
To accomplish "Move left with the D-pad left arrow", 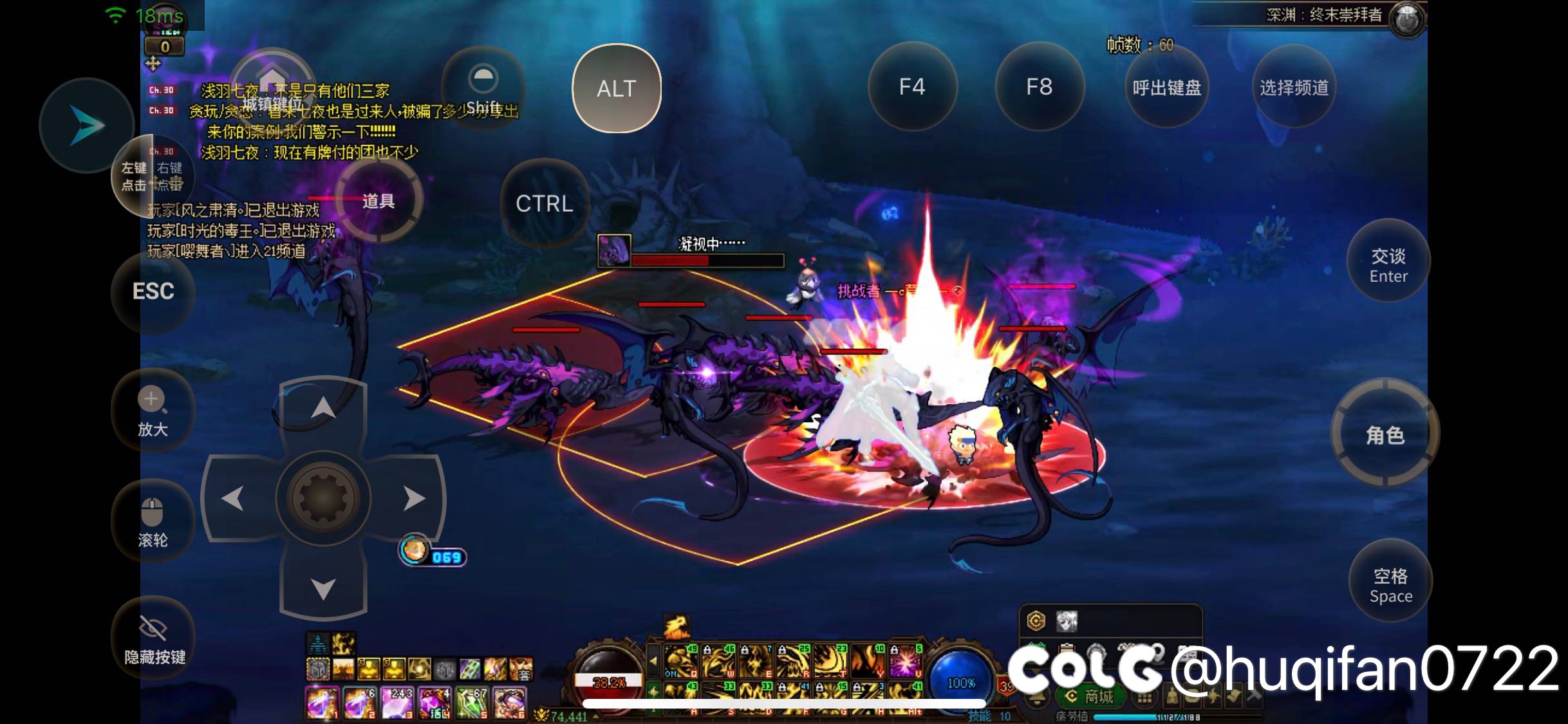I will pos(232,498).
